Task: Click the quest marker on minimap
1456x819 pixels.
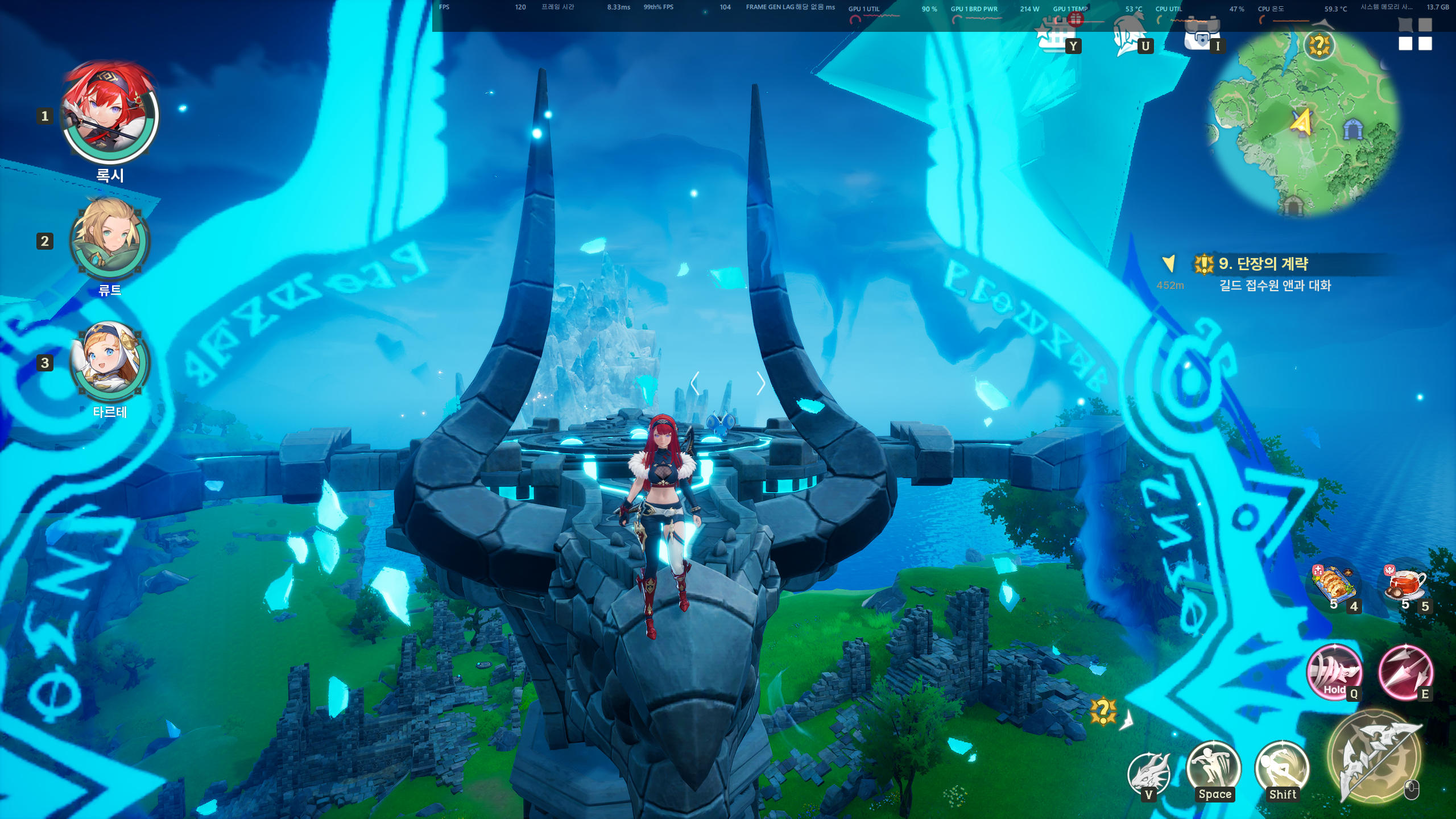Action: pyautogui.click(x=1318, y=45)
